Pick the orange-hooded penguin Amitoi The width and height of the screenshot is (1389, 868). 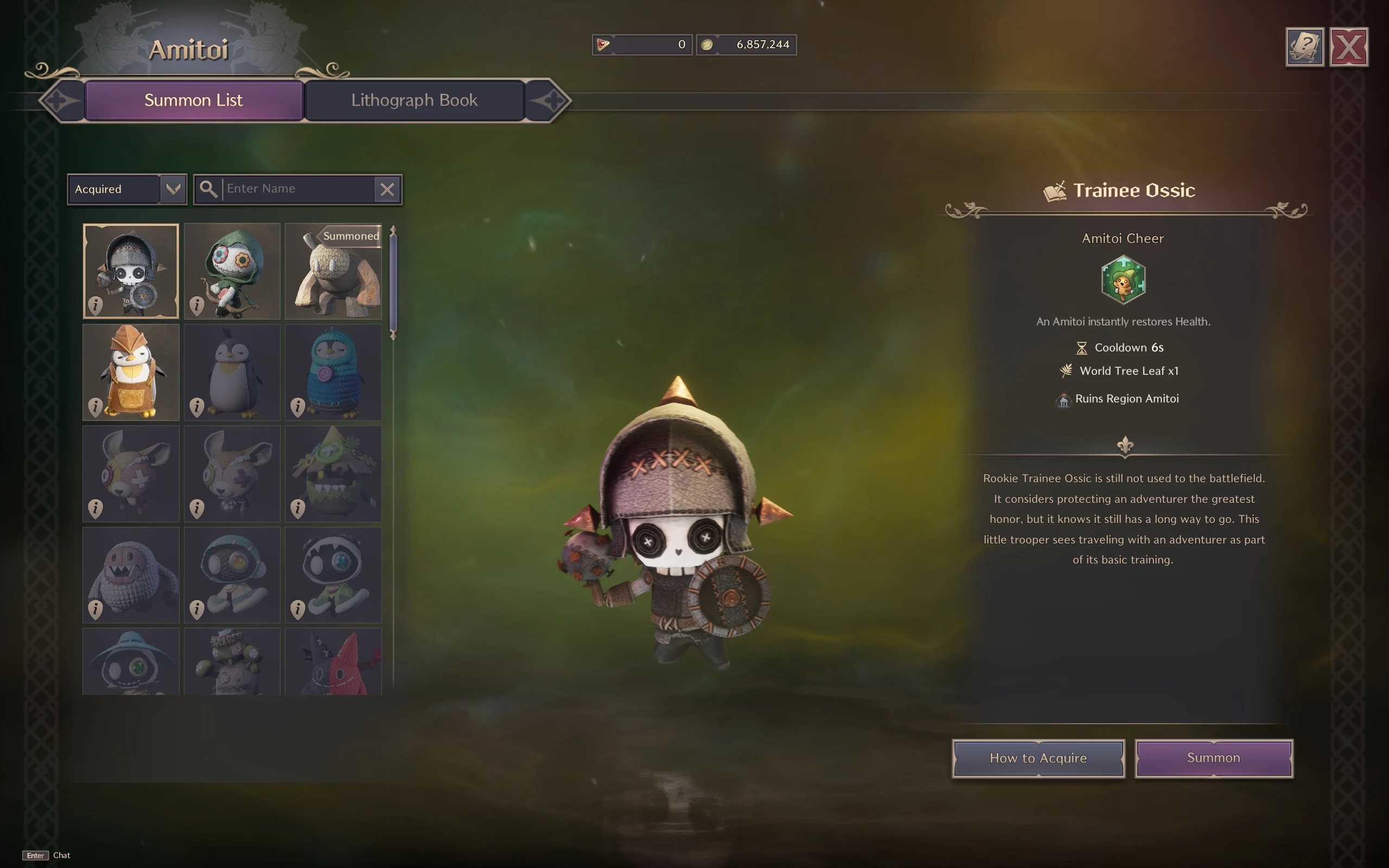click(131, 372)
